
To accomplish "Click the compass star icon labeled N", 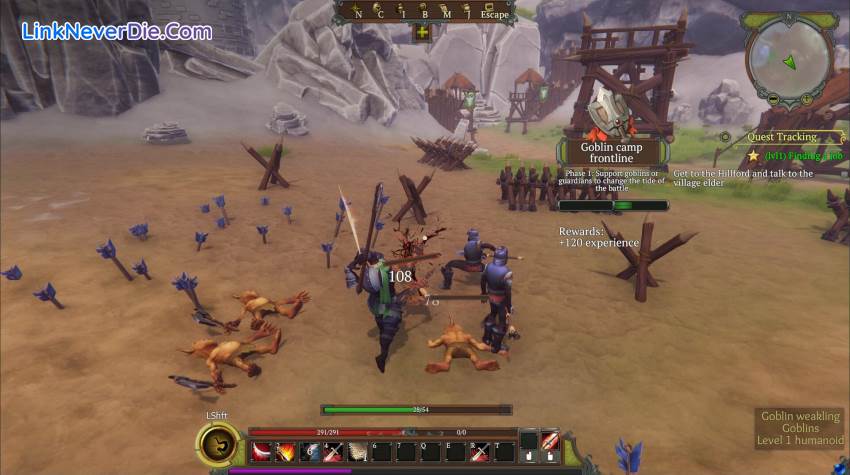I will click(x=357, y=12).
